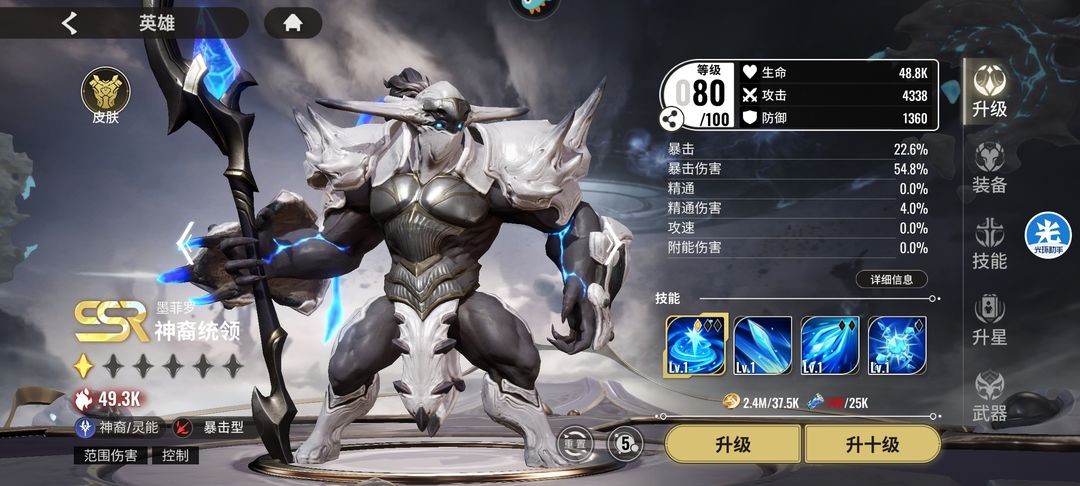Image resolution: width=1080 pixels, height=486 pixels.
Task: Switch to the next hero
Action: point(612,243)
